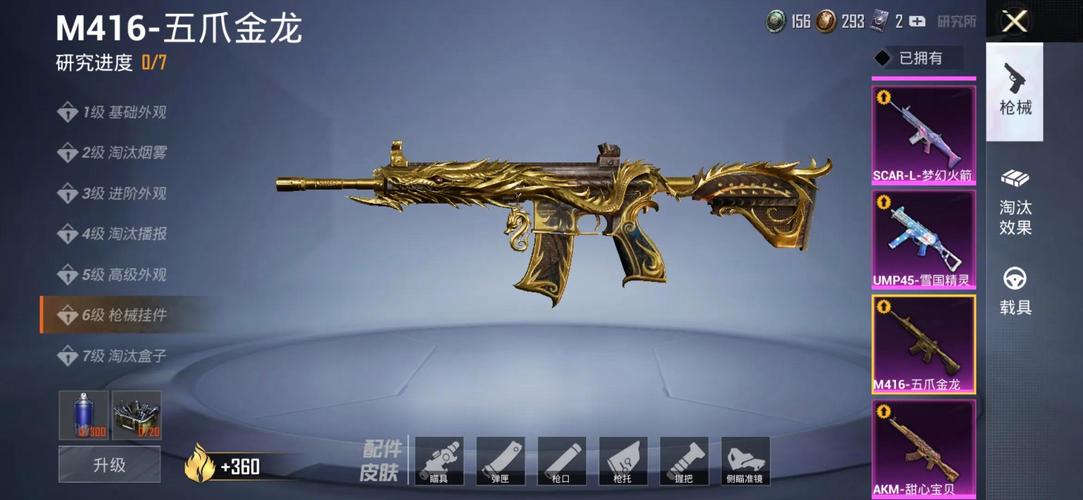Switch to the 枪械 firearms tab
Image resolution: width=1083 pixels, height=500 pixels.
(x=1015, y=90)
